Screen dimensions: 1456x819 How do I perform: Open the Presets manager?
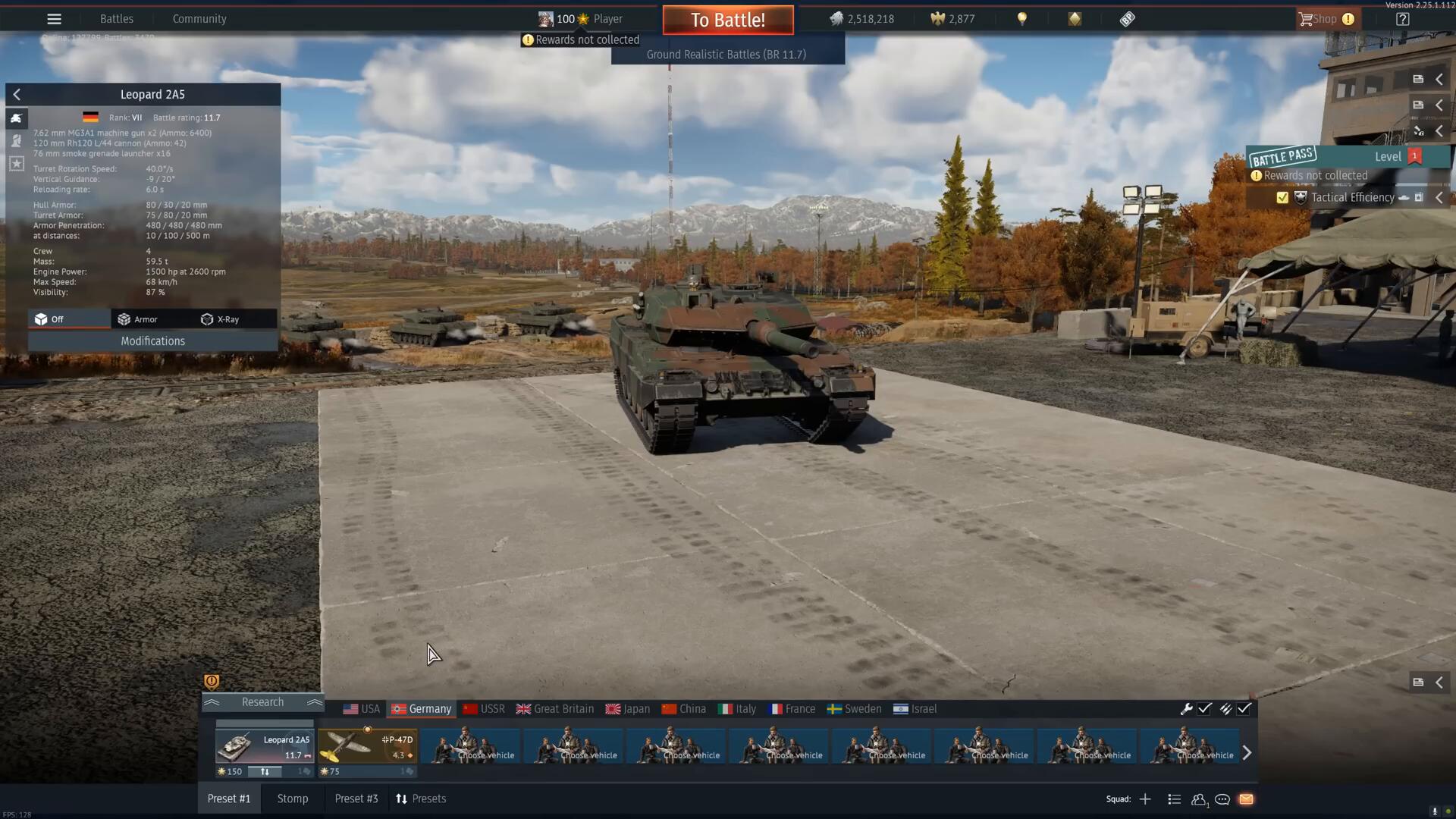(421, 799)
